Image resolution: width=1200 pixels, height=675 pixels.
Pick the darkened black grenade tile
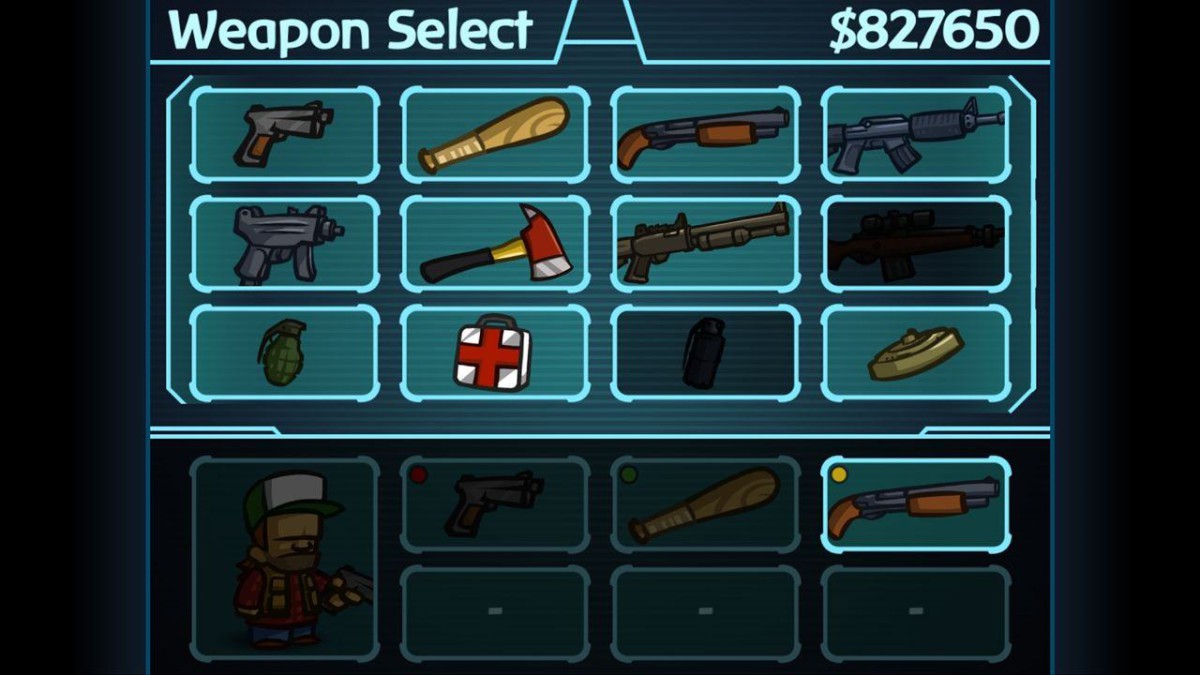click(x=704, y=352)
